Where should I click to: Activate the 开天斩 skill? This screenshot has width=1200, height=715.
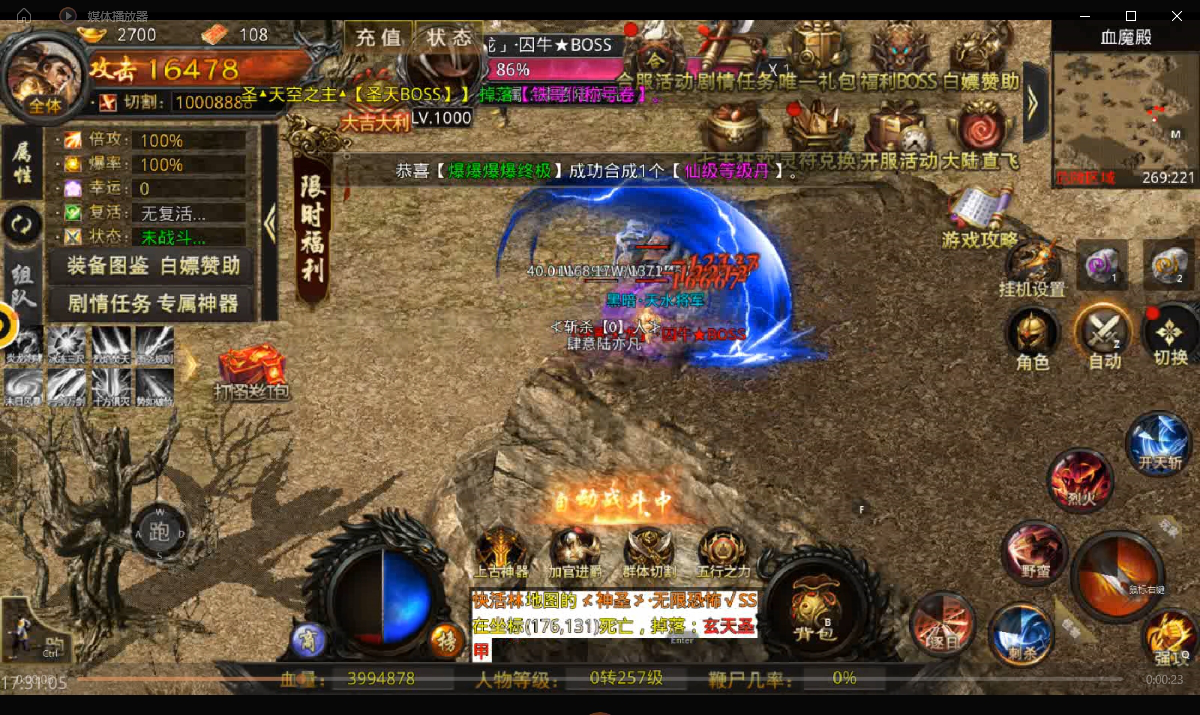click(x=1159, y=444)
